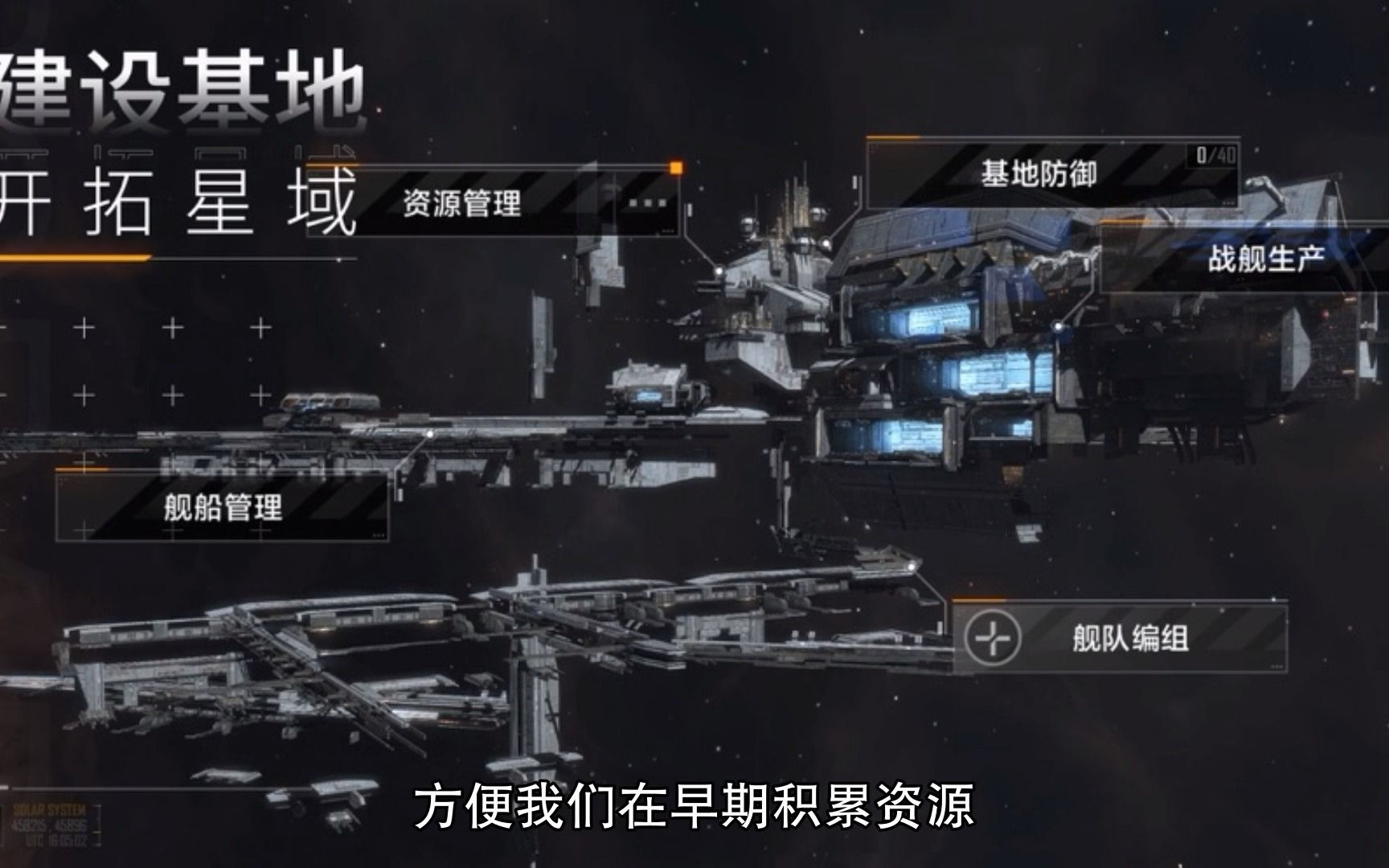Open the 资源管理 resource management panel
The image size is (1389, 868).
point(462,203)
